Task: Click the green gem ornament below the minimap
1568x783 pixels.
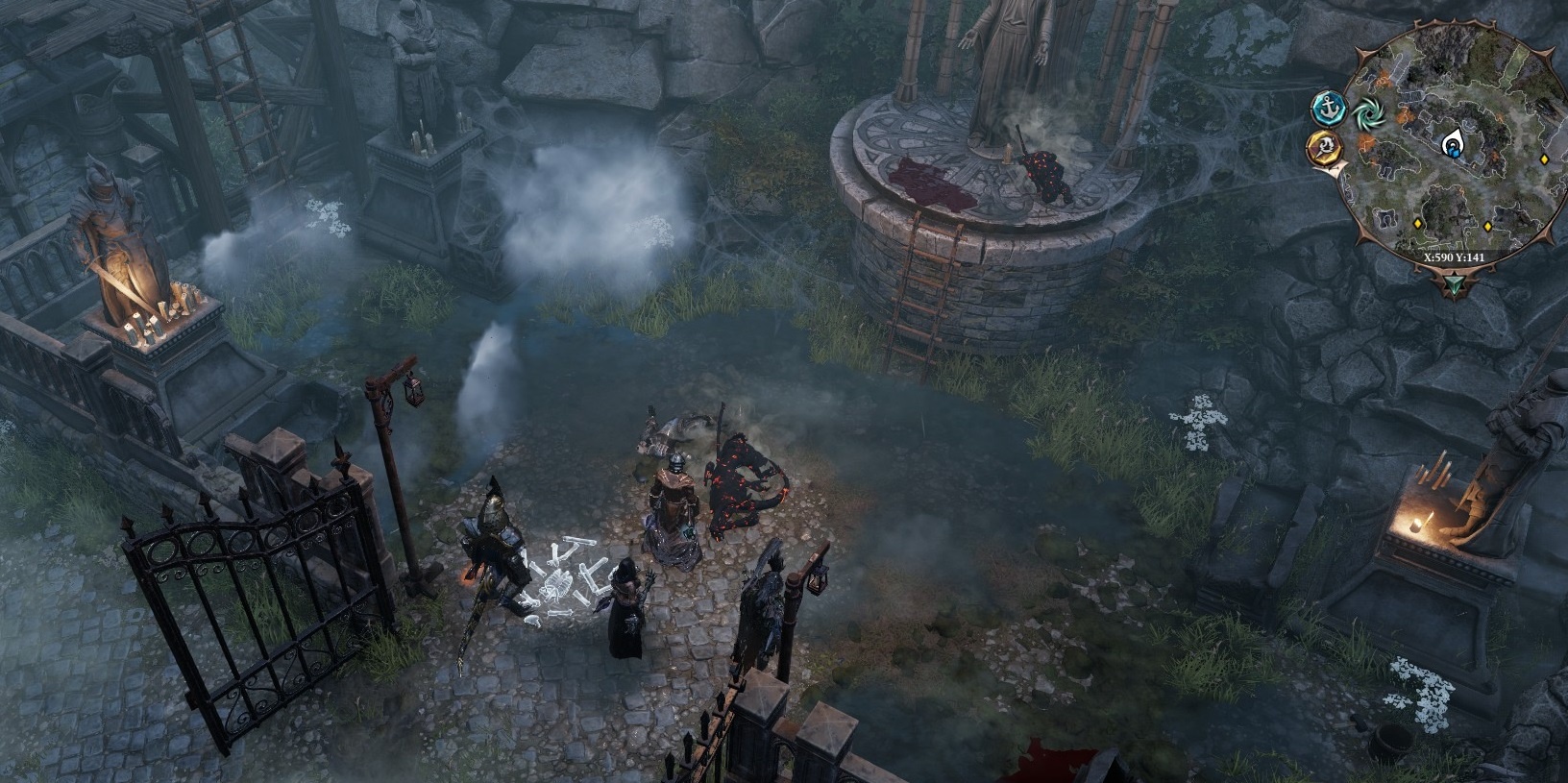Action: [1455, 282]
